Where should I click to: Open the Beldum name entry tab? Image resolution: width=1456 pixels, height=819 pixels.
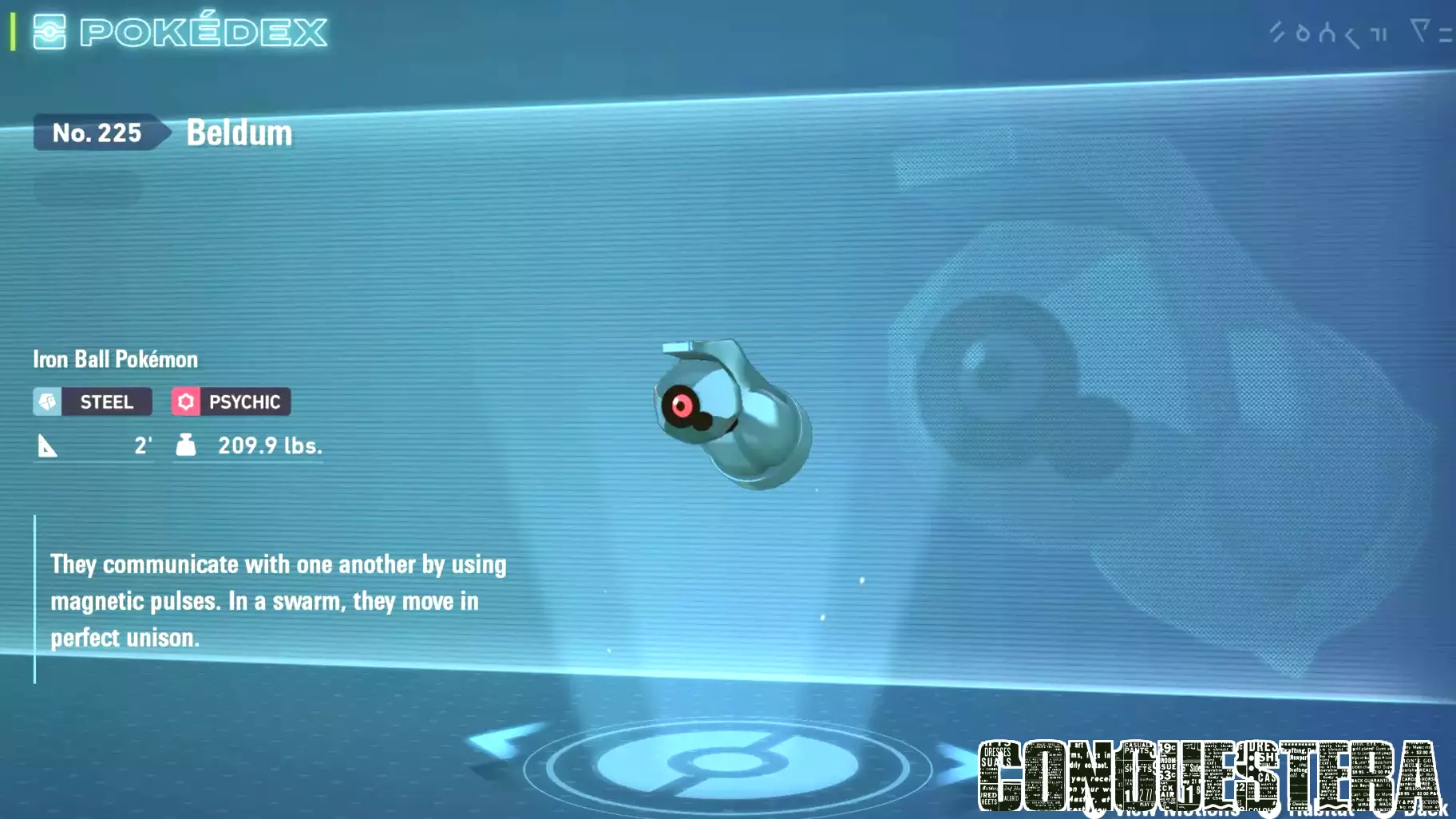[x=239, y=133]
